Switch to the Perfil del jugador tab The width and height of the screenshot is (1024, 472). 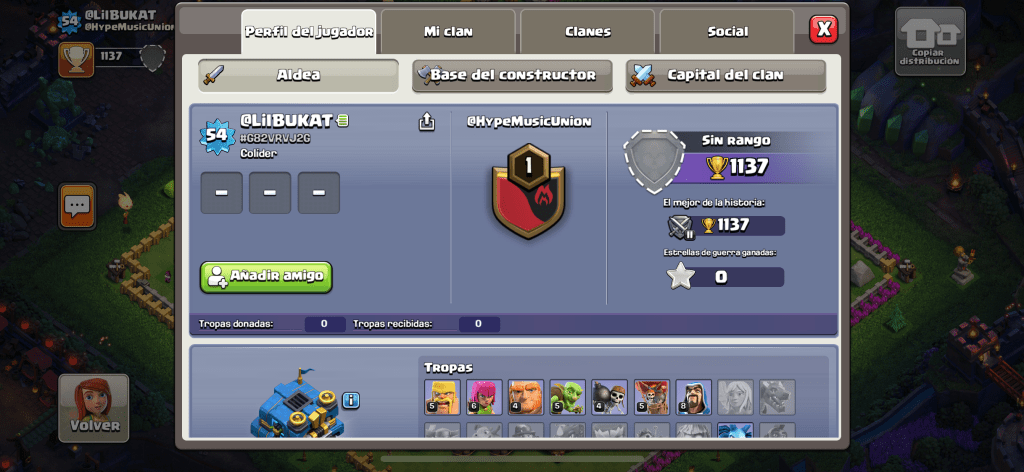[x=308, y=32]
